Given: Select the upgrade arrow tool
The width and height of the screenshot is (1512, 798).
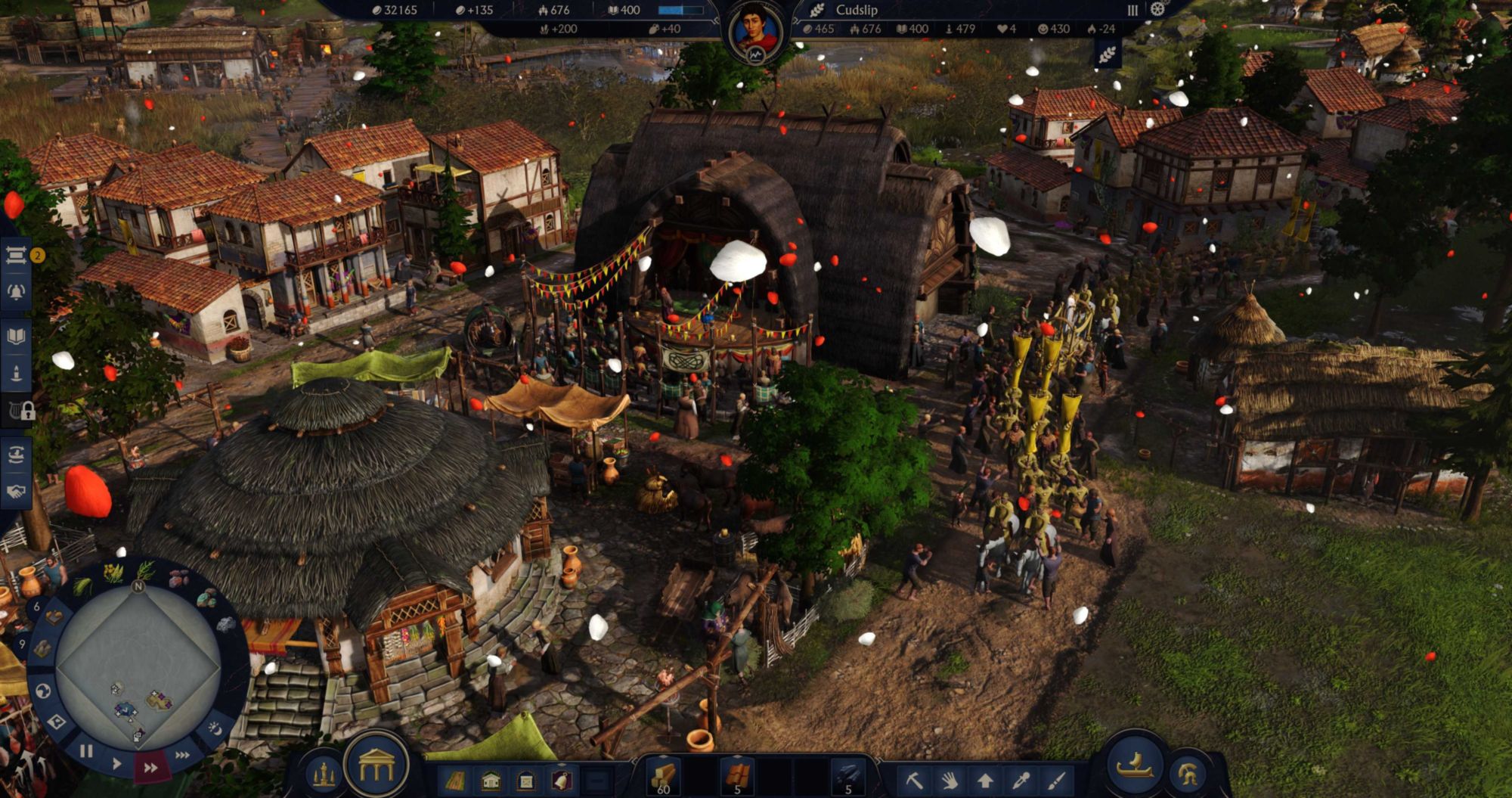Looking at the screenshot, I should coord(985,779).
